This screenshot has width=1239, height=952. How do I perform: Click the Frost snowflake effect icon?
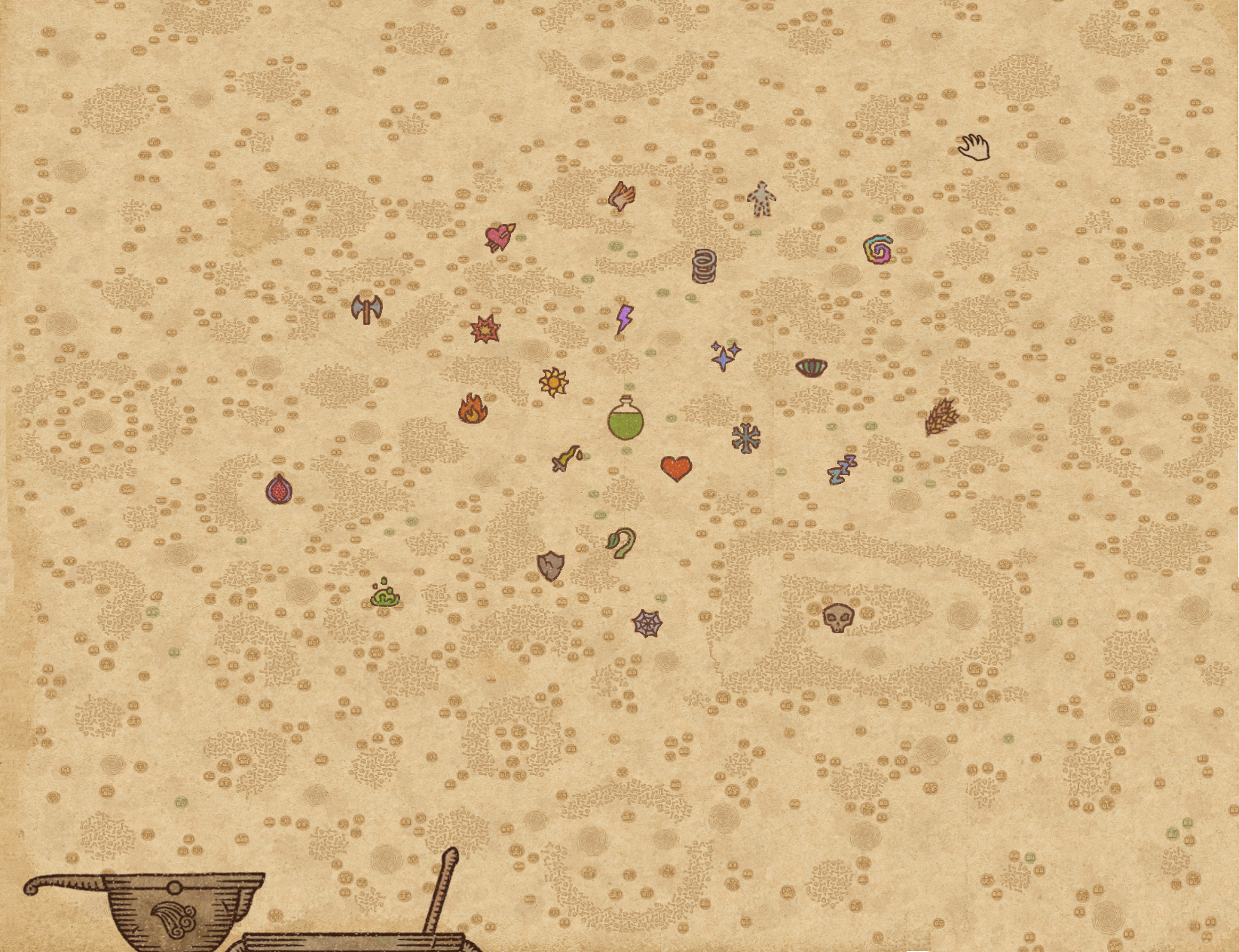click(x=745, y=439)
